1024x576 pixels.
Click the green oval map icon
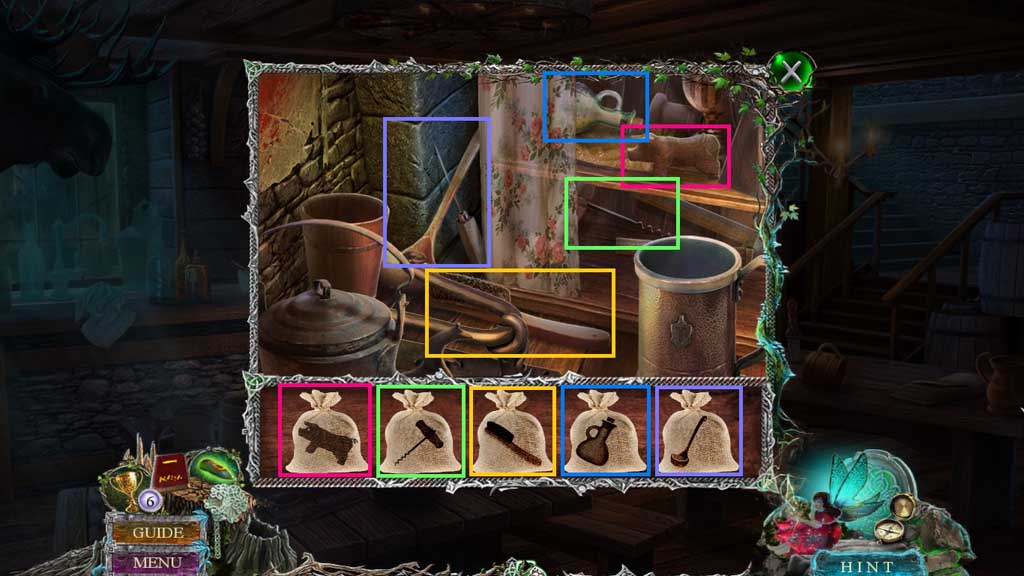tap(212, 466)
